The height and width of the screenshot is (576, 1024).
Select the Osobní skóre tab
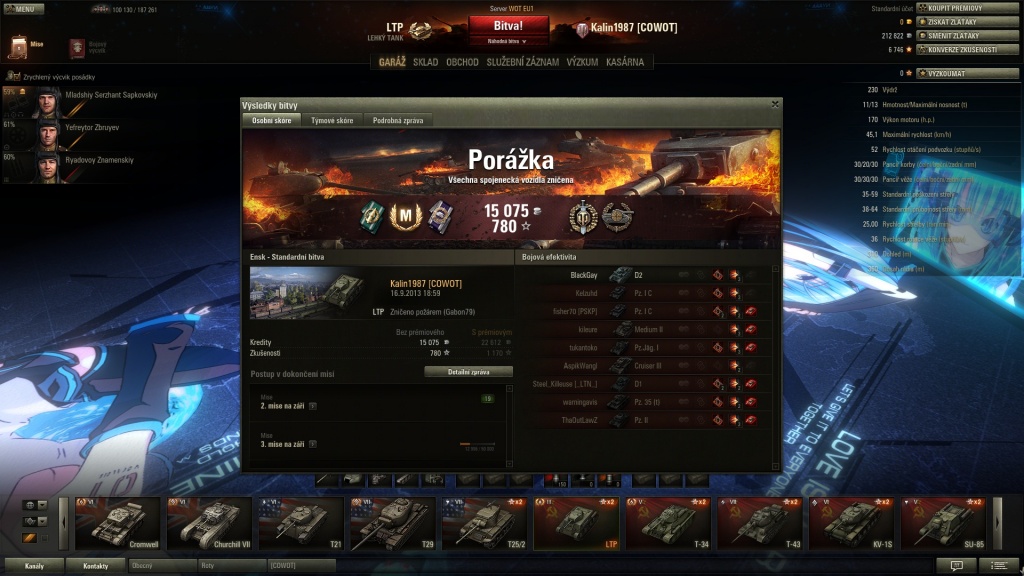point(272,120)
